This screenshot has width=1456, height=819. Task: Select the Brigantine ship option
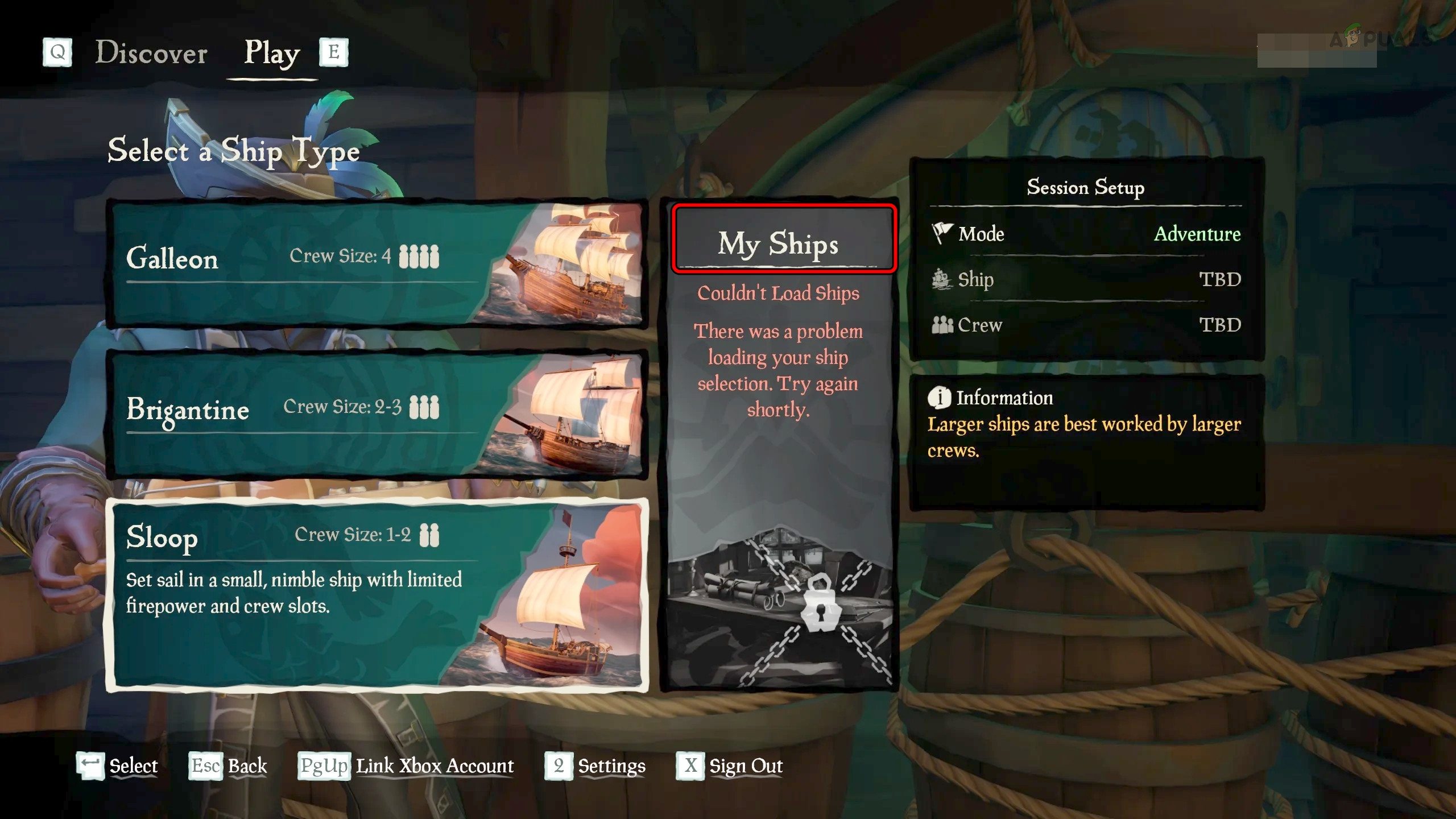tap(377, 414)
